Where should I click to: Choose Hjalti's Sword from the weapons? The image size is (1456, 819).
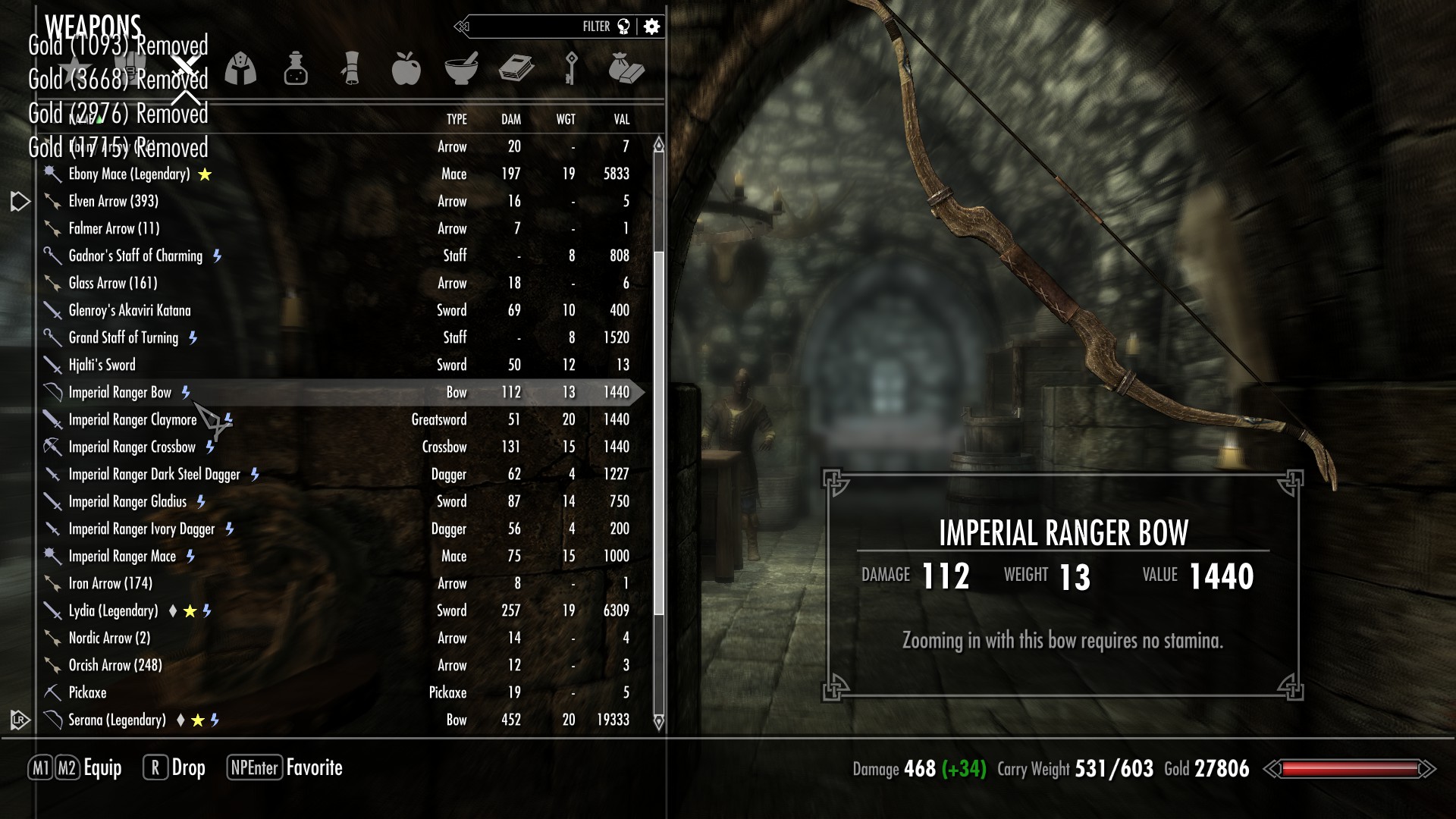coord(102,366)
